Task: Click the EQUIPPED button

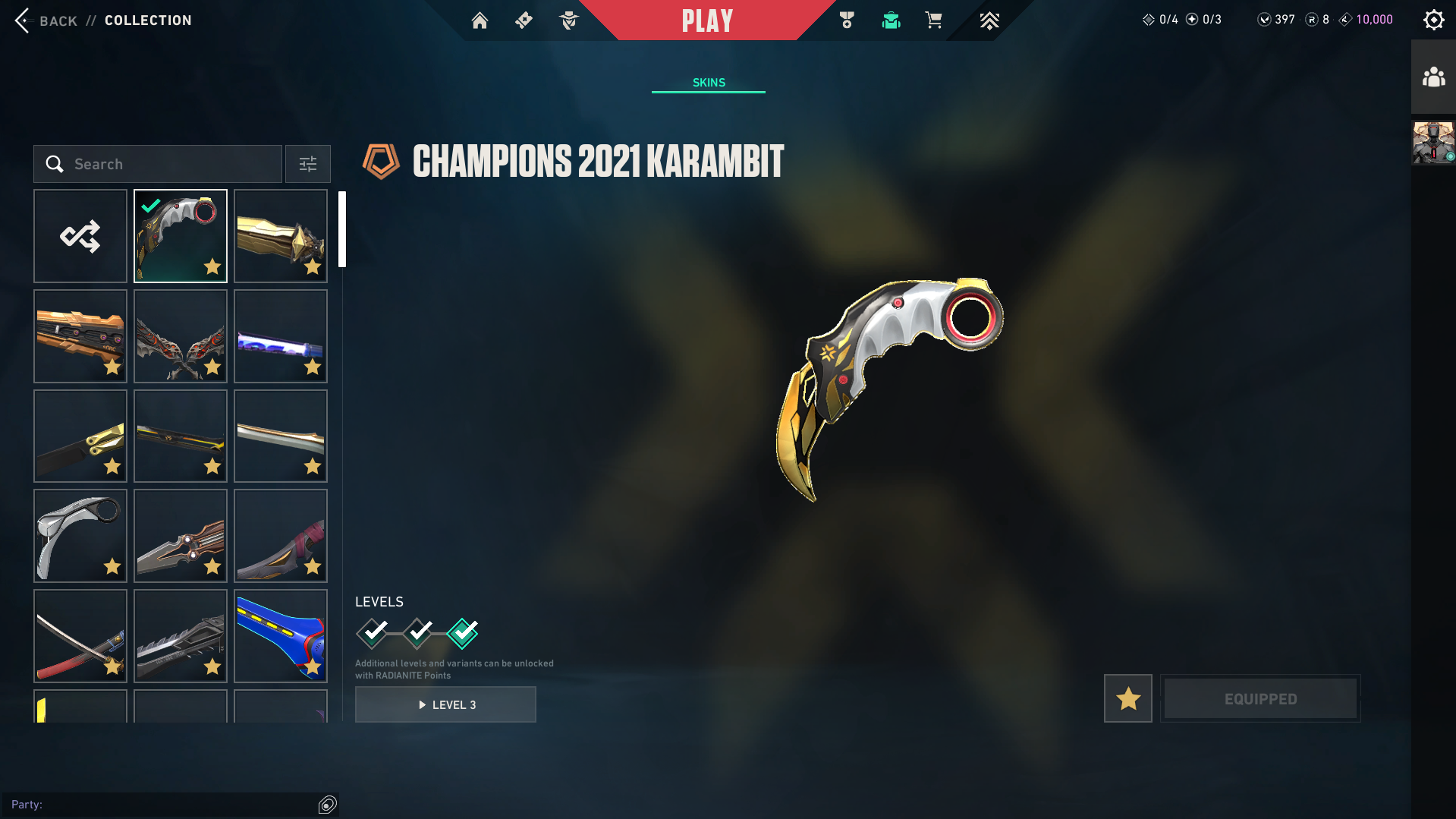Action: 1259,698
